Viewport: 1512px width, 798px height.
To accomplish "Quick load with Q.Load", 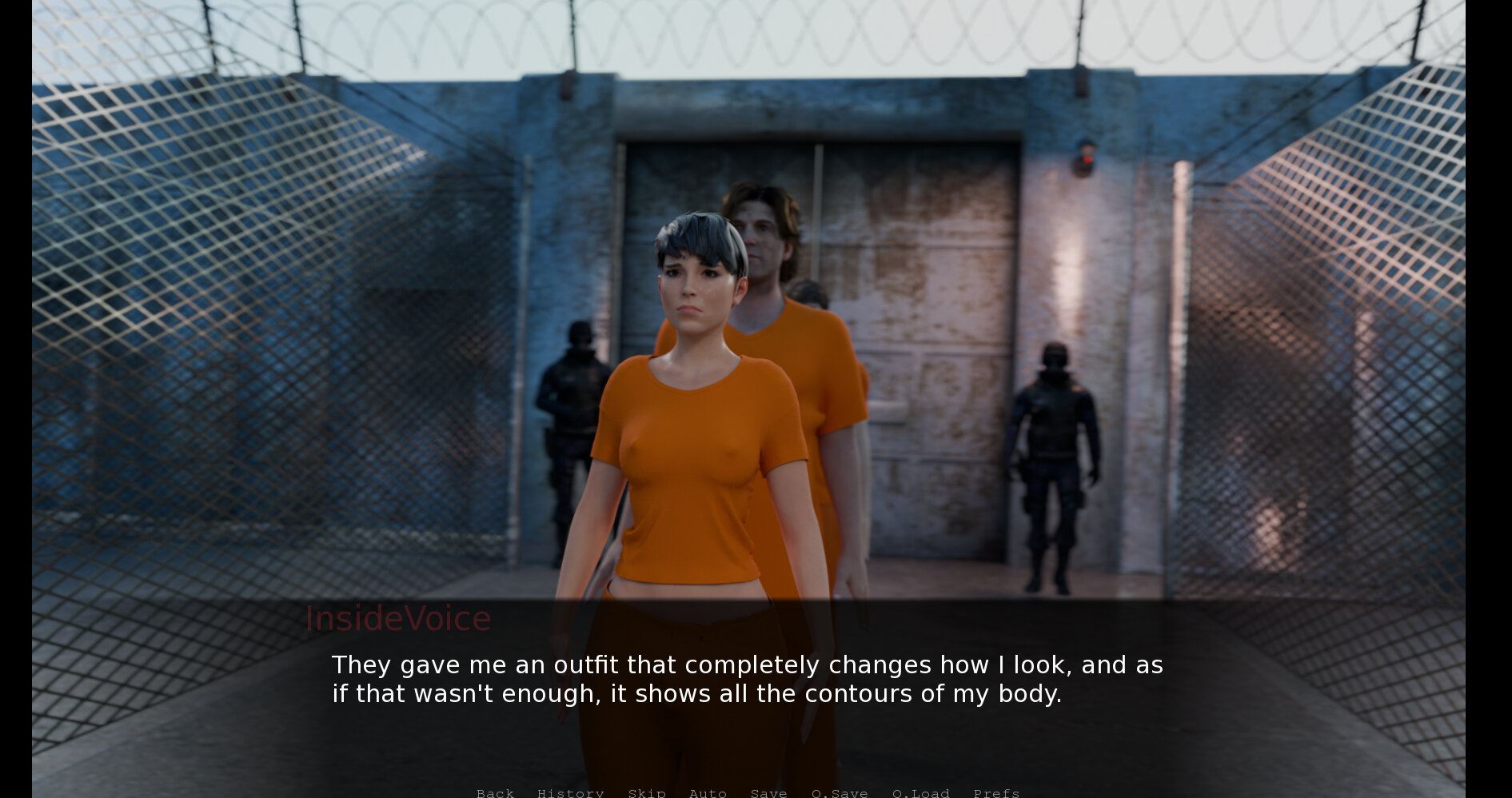I will (920, 792).
